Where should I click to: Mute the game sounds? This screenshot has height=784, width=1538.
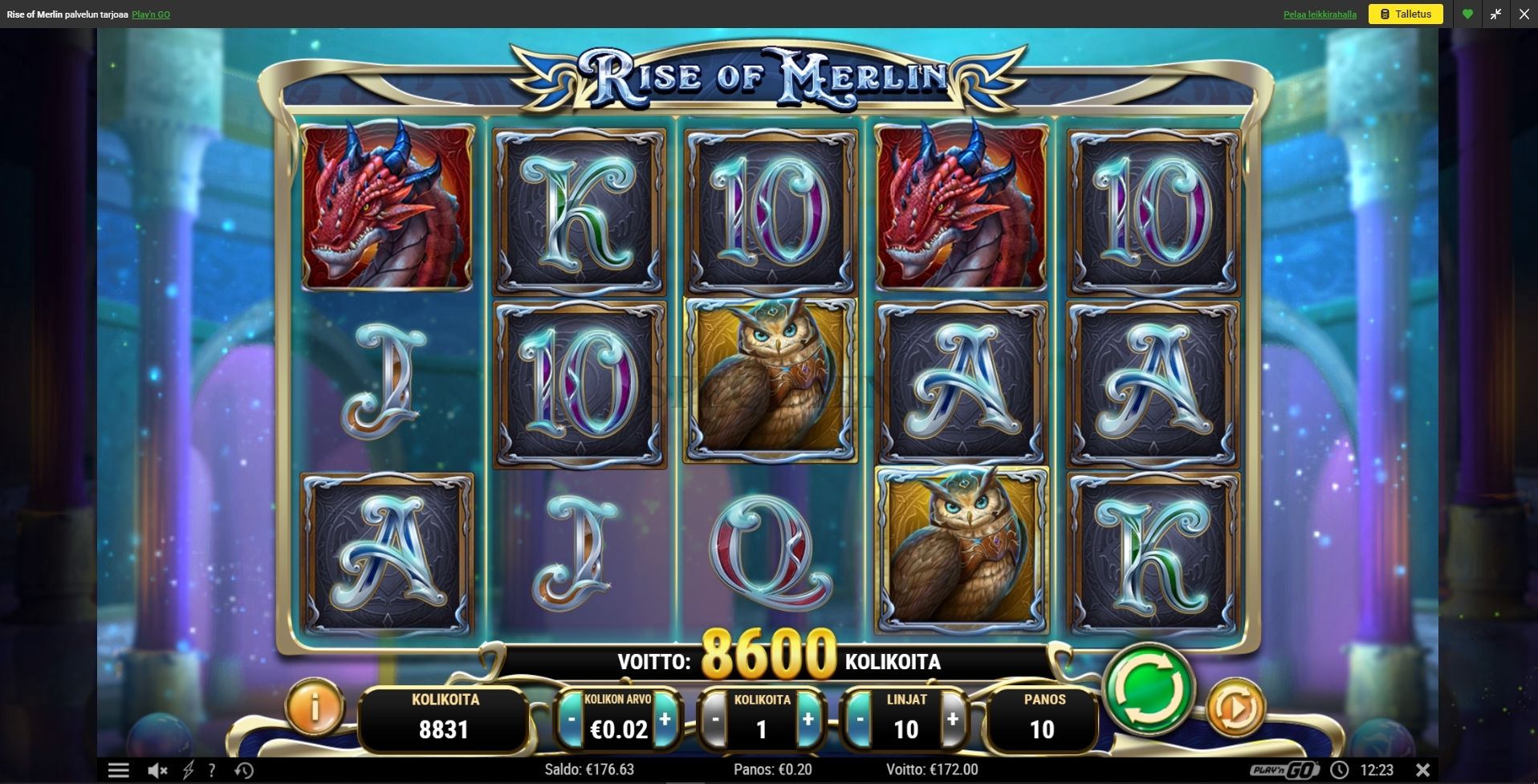point(157,770)
